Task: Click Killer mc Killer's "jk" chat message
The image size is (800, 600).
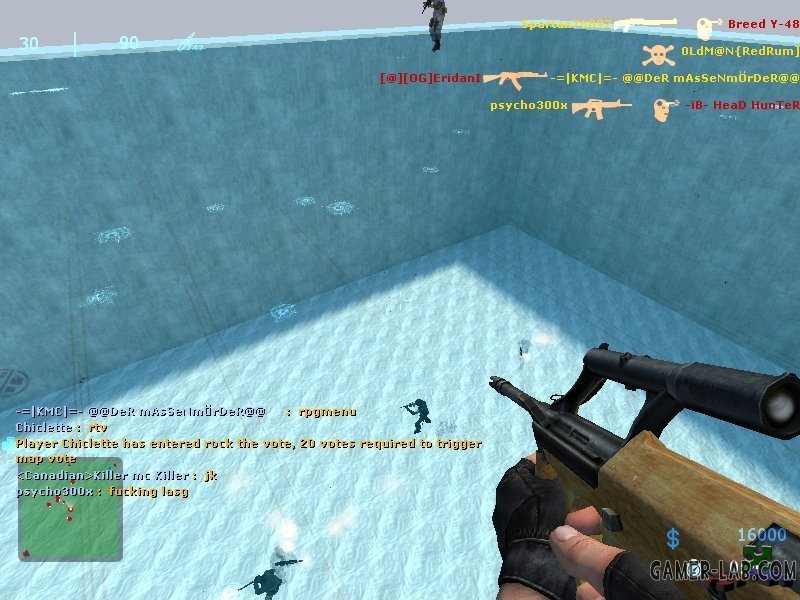Action: (x=116, y=476)
